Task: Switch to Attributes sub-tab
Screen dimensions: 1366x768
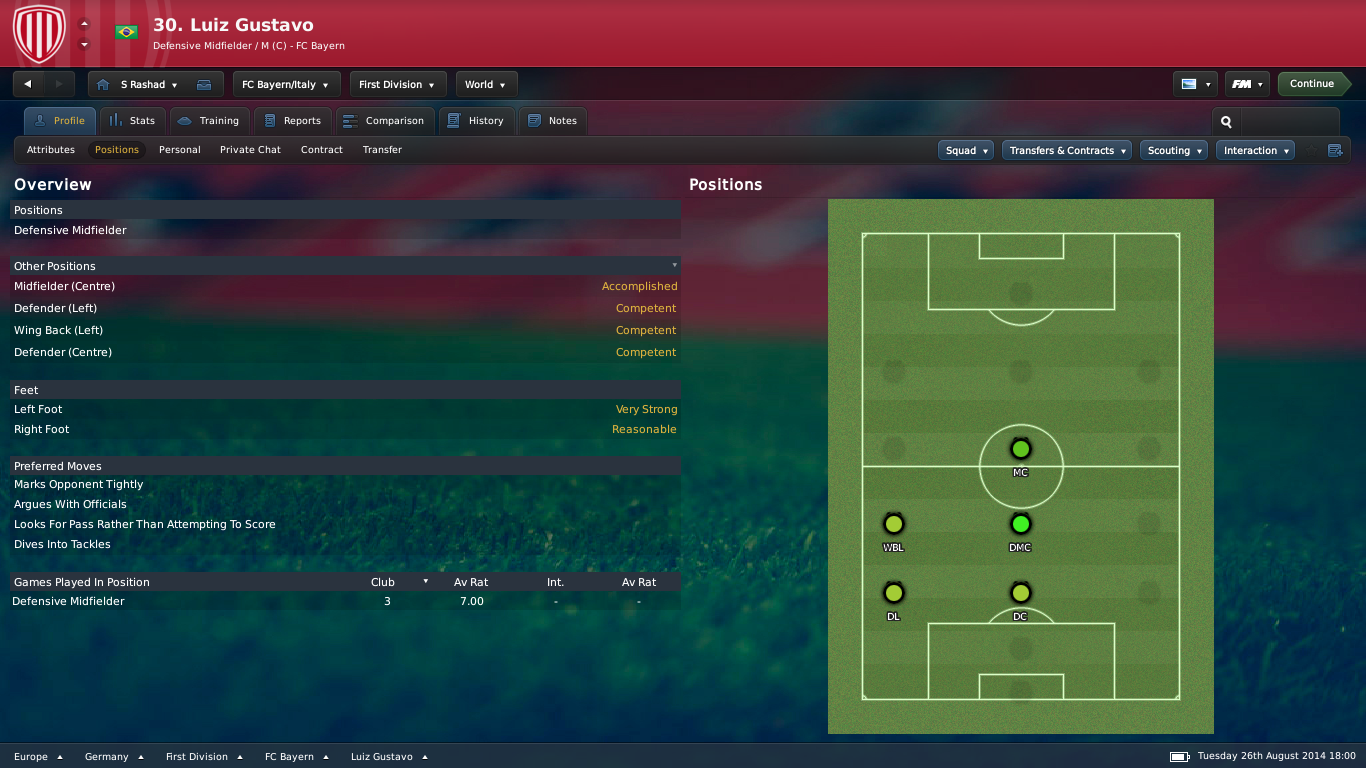Action: coord(51,150)
